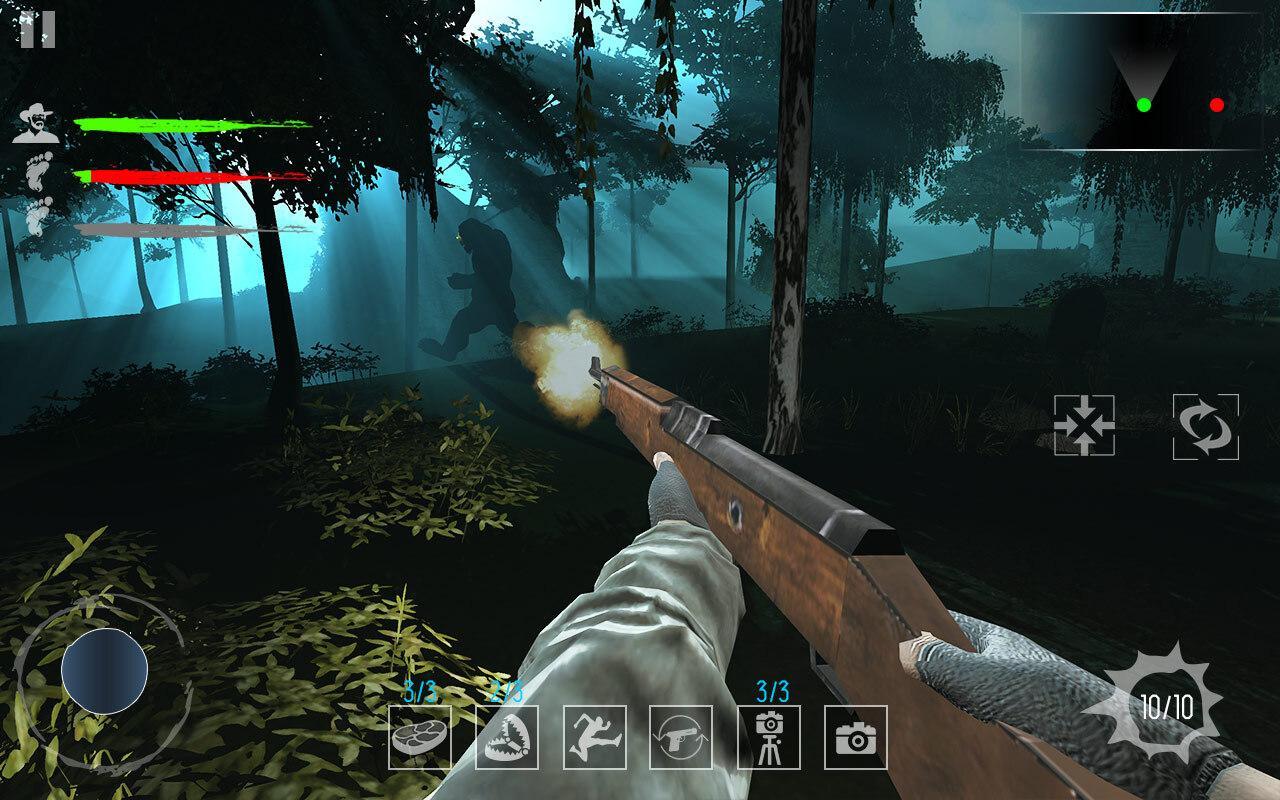Place a tripod trail camera

769,737
